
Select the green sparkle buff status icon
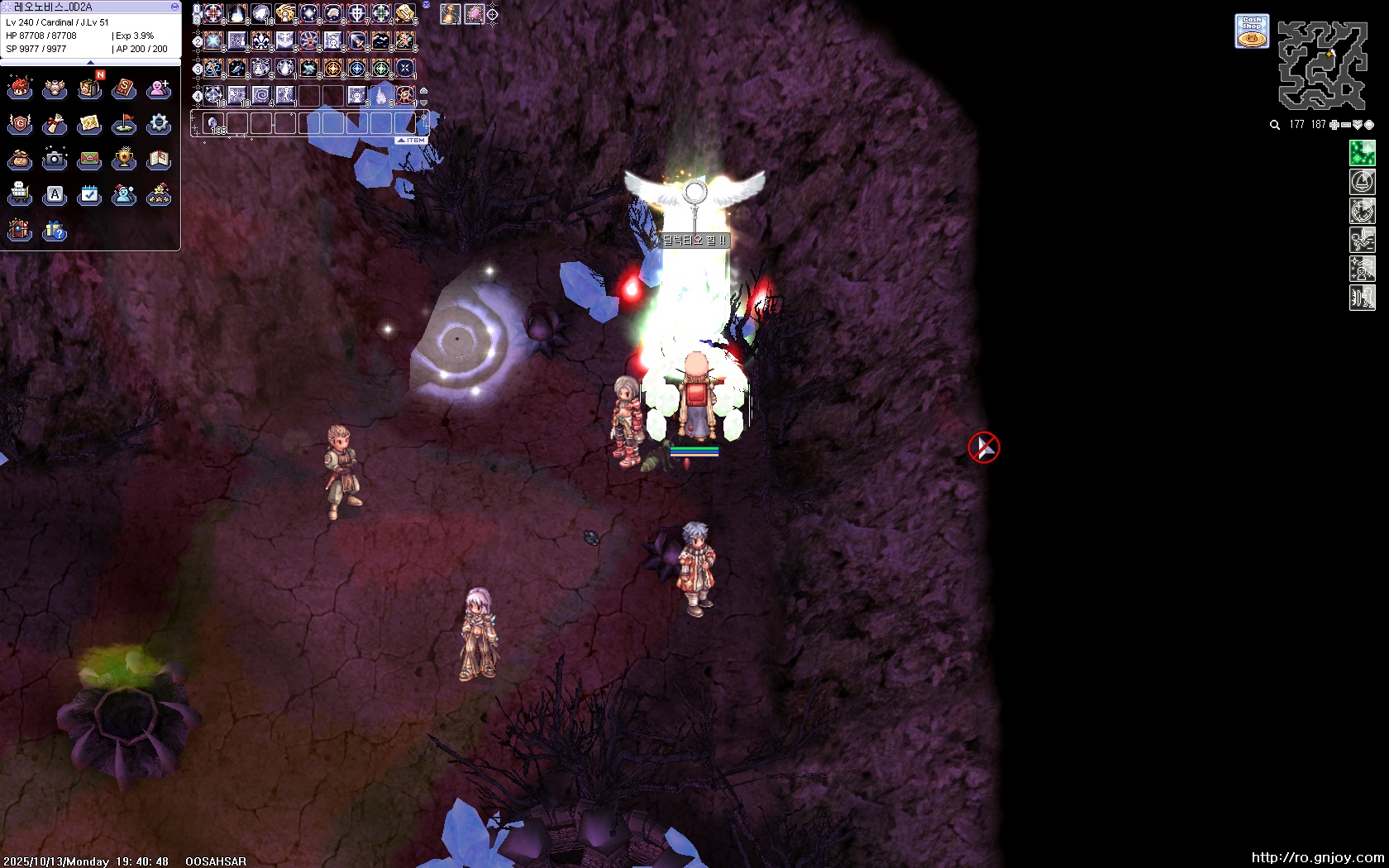click(x=1362, y=153)
